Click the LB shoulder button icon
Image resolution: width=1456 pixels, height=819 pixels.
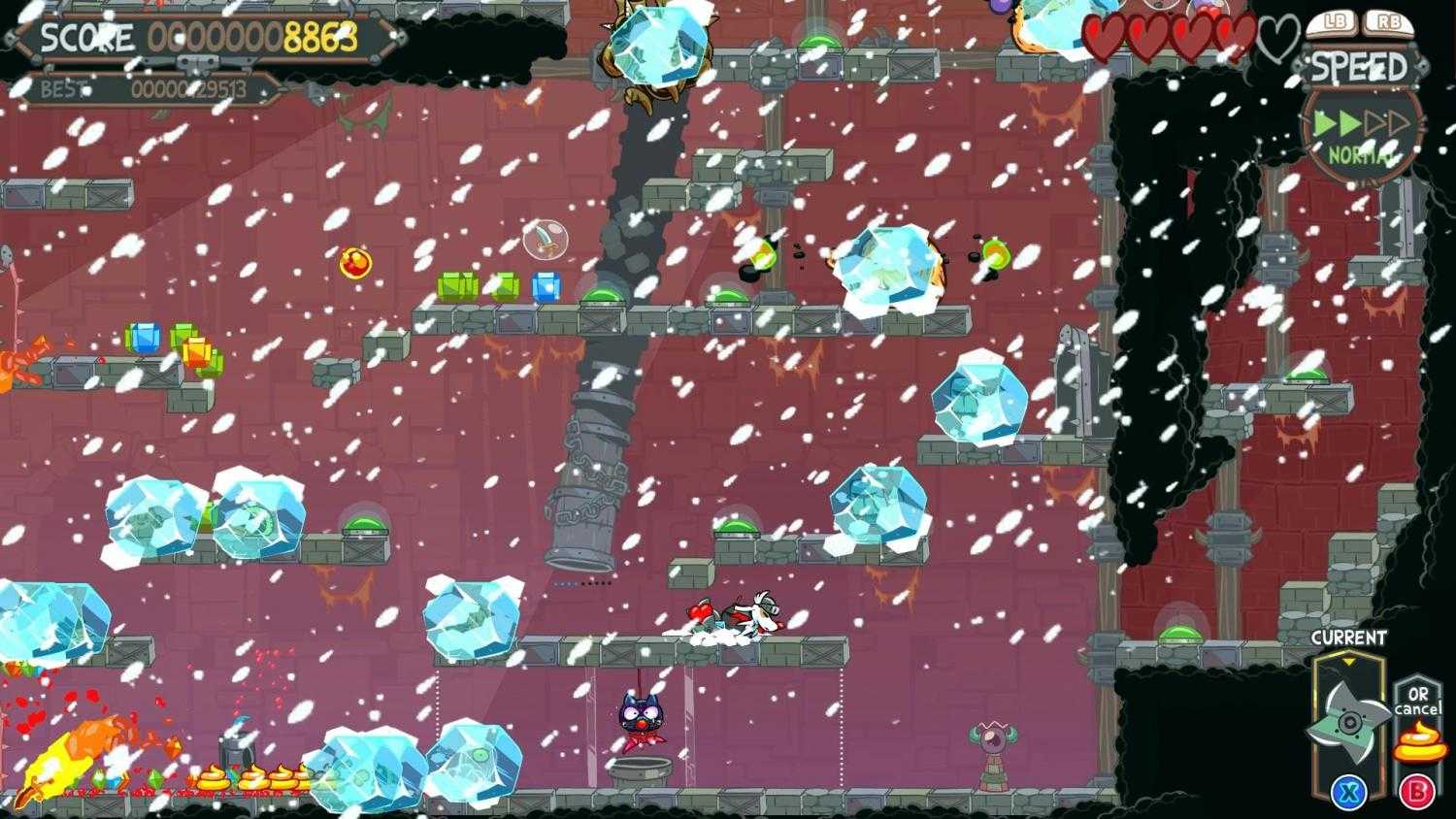pos(1333,19)
